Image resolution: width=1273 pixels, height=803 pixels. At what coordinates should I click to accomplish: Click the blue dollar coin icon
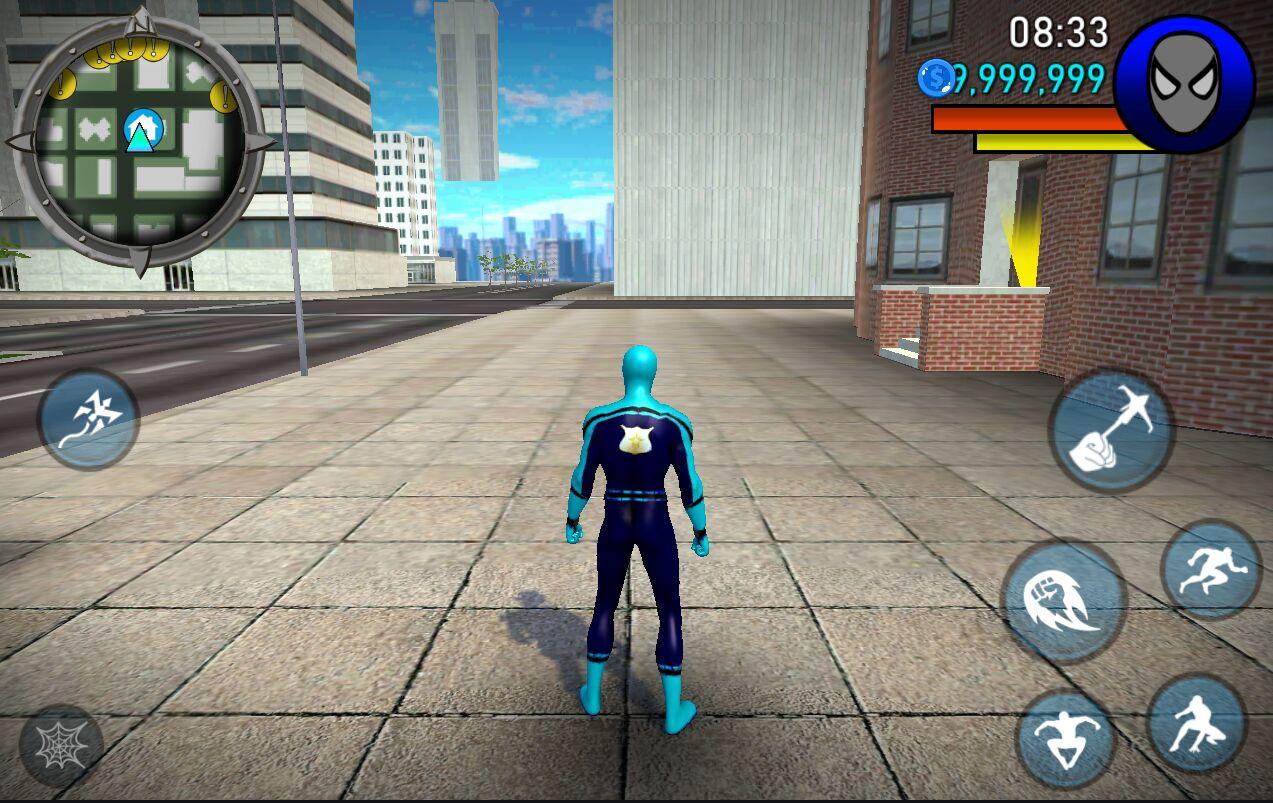click(x=937, y=78)
